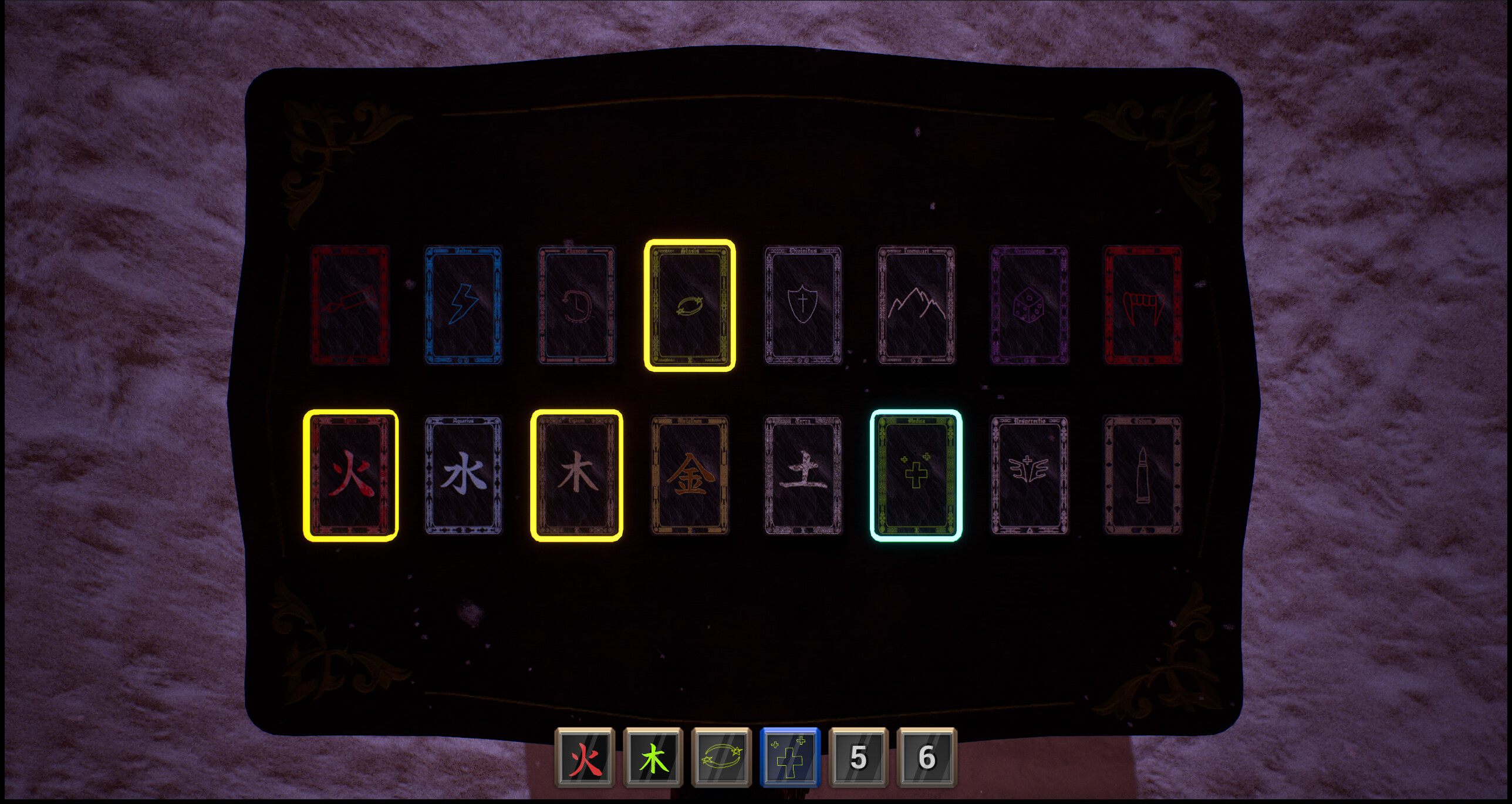Select the Medica cross hotbar icon
This screenshot has width=1512, height=804.
click(788, 758)
